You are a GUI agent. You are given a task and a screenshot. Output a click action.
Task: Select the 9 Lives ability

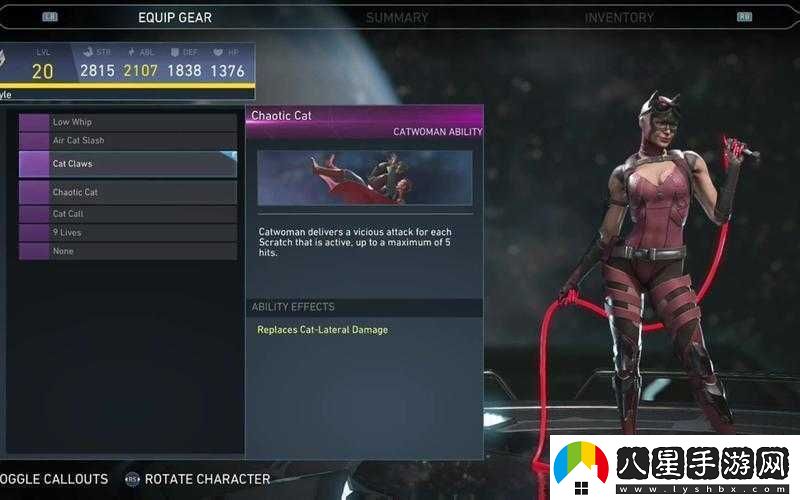(128, 233)
